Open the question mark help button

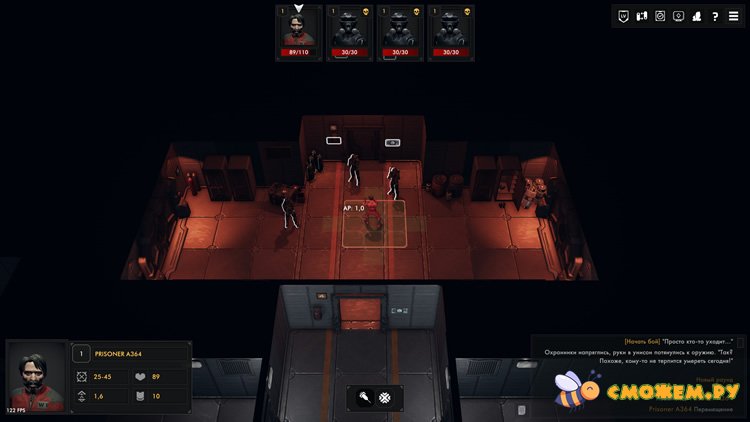716,16
